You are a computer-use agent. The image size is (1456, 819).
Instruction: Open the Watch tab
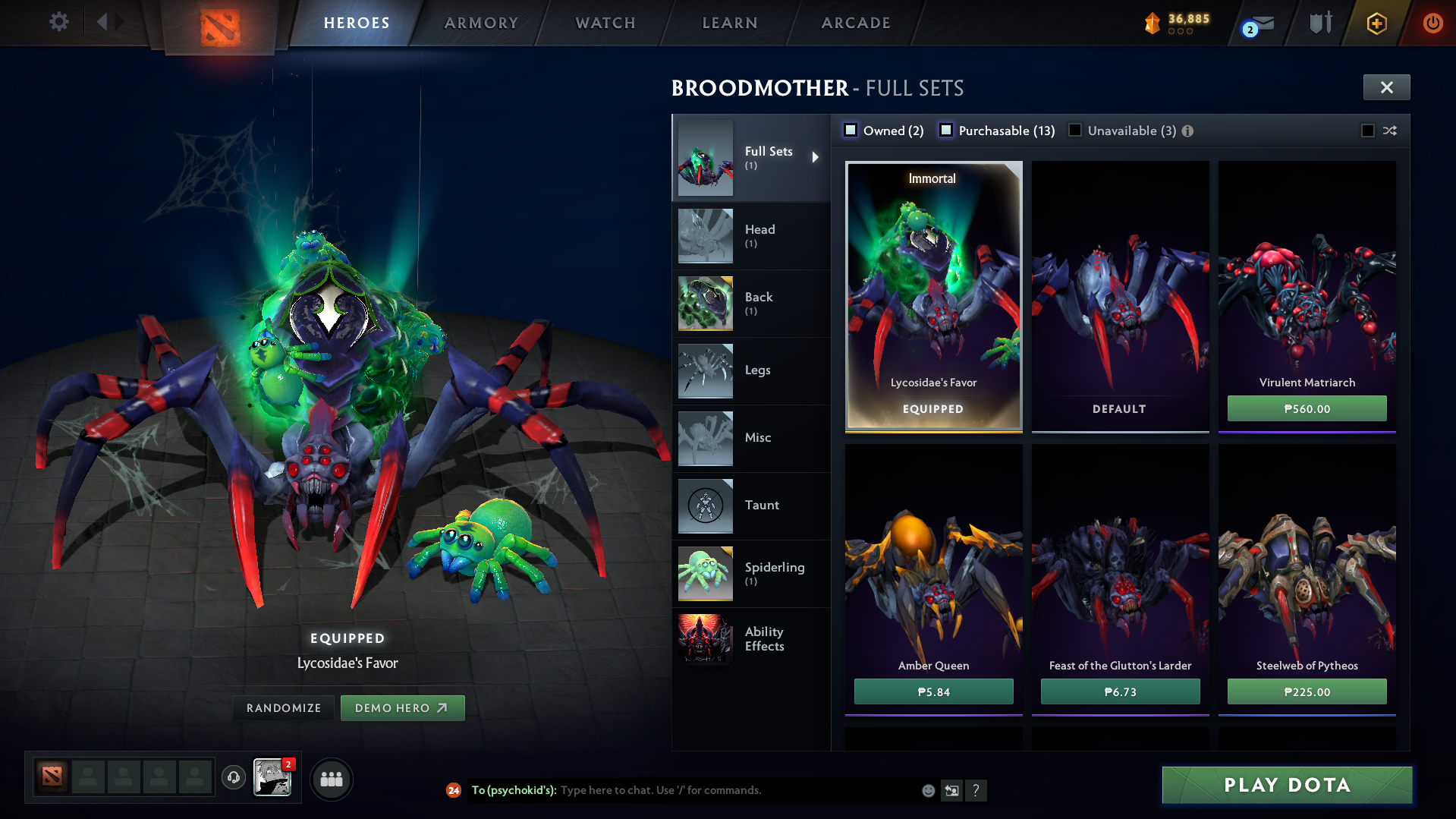[605, 23]
